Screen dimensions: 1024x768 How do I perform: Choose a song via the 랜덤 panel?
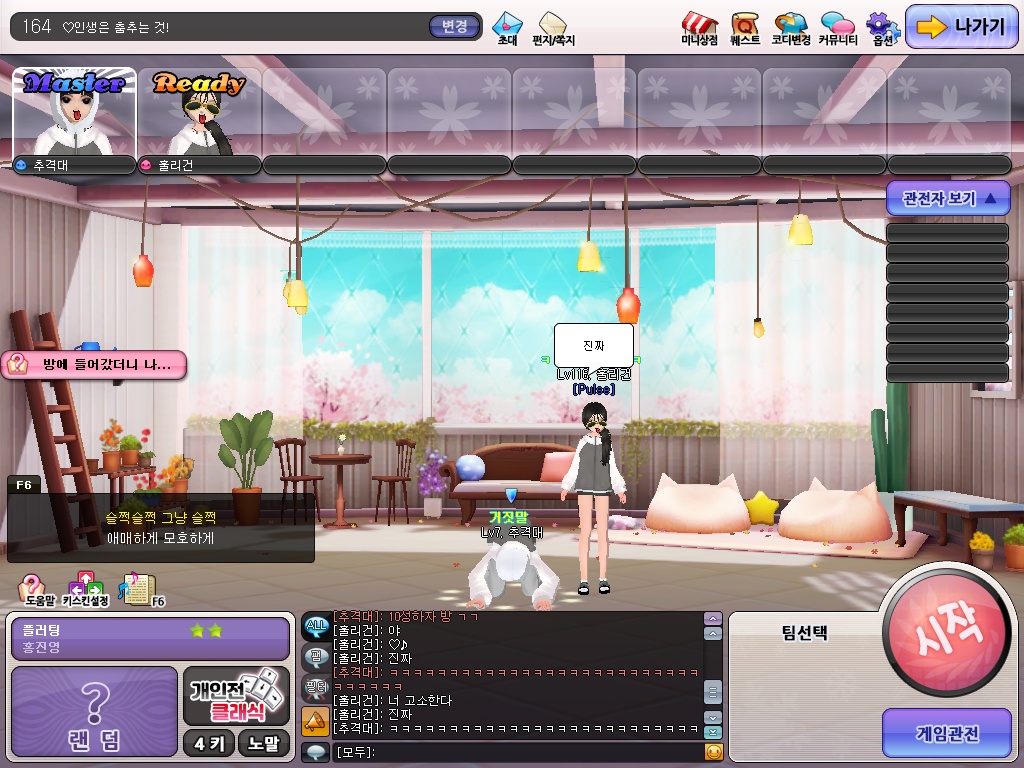coord(94,710)
